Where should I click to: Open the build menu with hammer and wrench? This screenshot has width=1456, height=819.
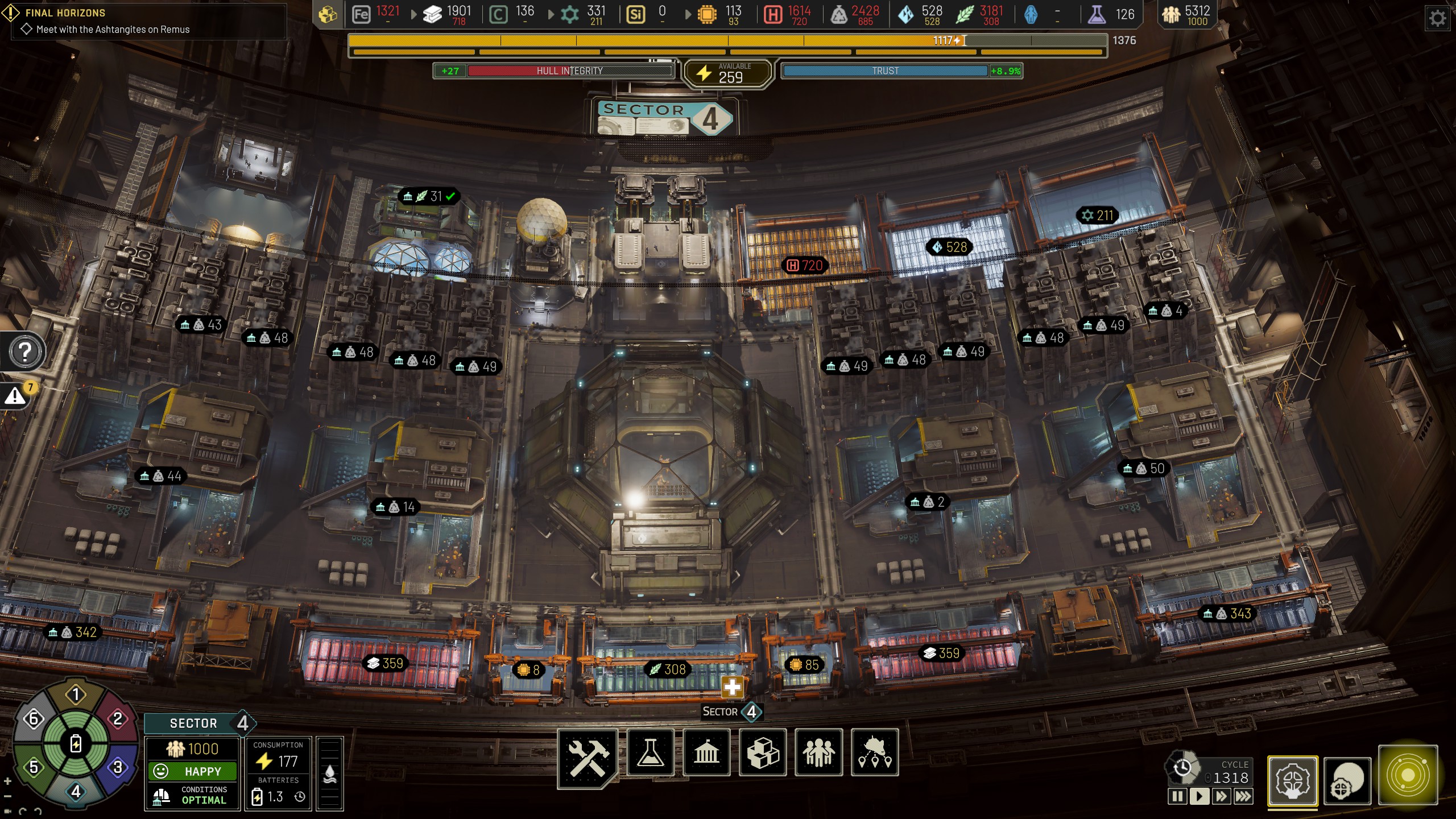coord(588,755)
